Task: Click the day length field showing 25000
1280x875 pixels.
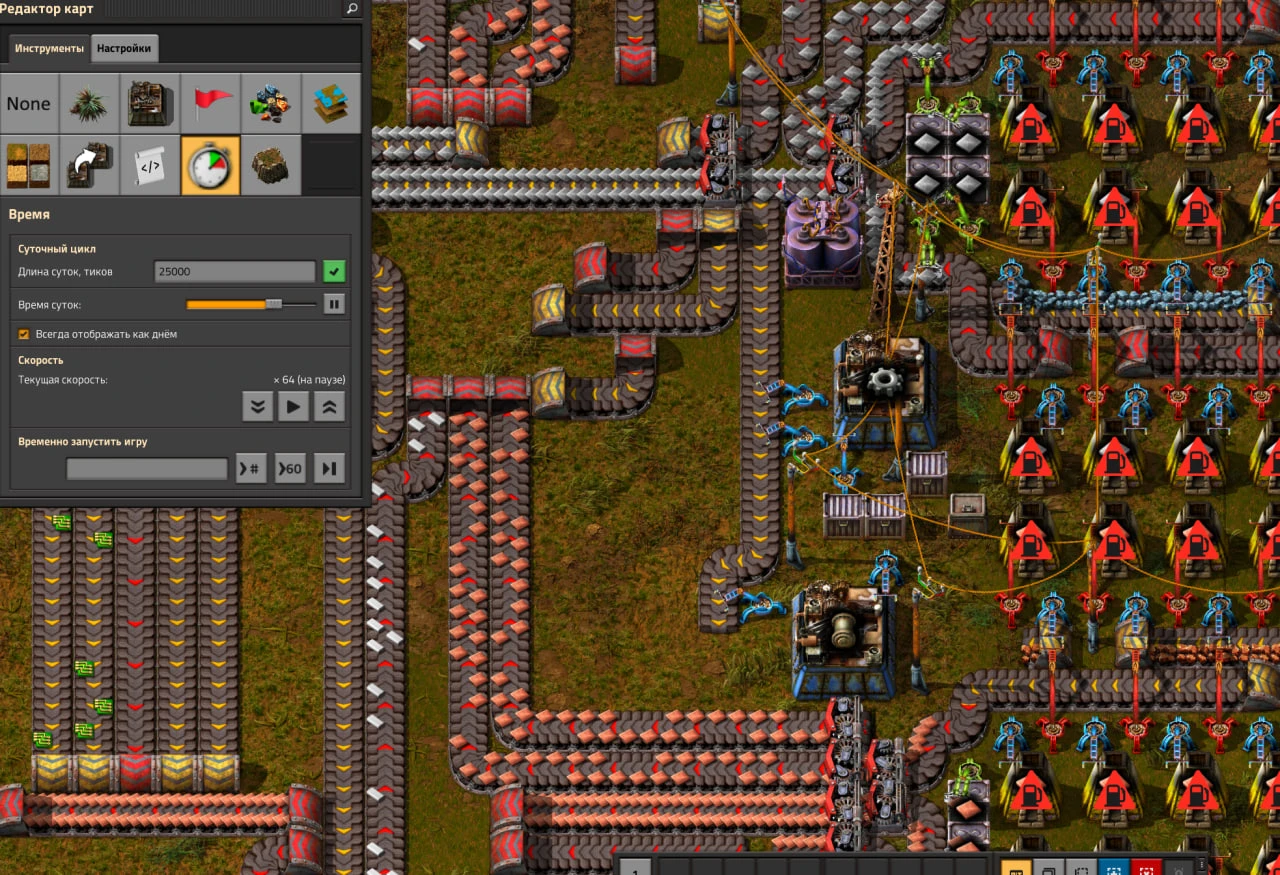Action: (x=234, y=270)
